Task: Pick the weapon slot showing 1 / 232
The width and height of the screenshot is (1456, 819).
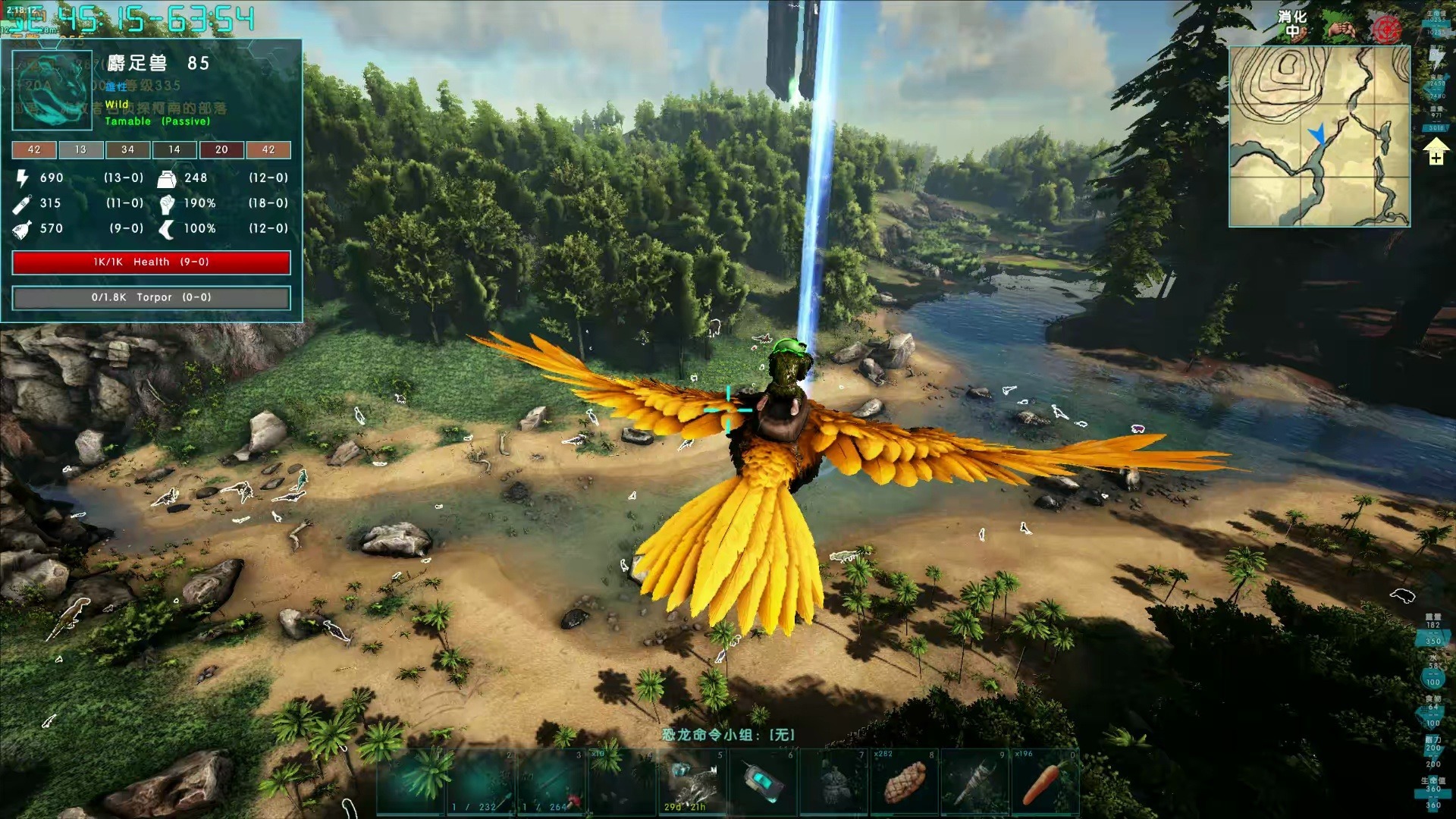Action: coord(479,783)
